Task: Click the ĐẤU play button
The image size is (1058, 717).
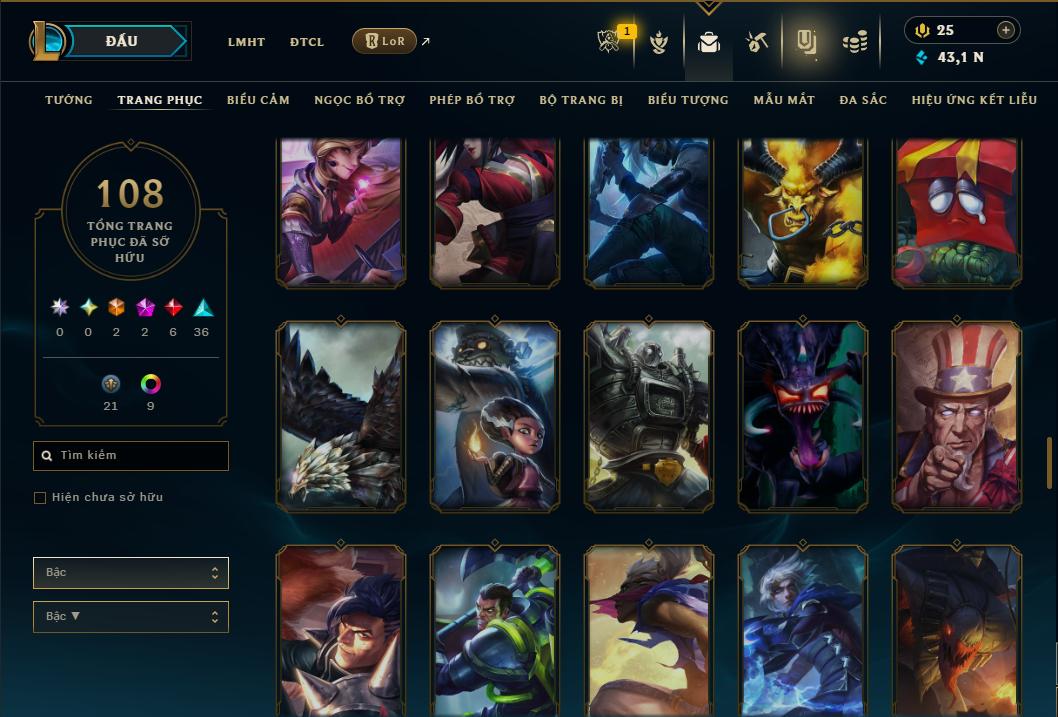Action: pyautogui.click(x=122, y=41)
